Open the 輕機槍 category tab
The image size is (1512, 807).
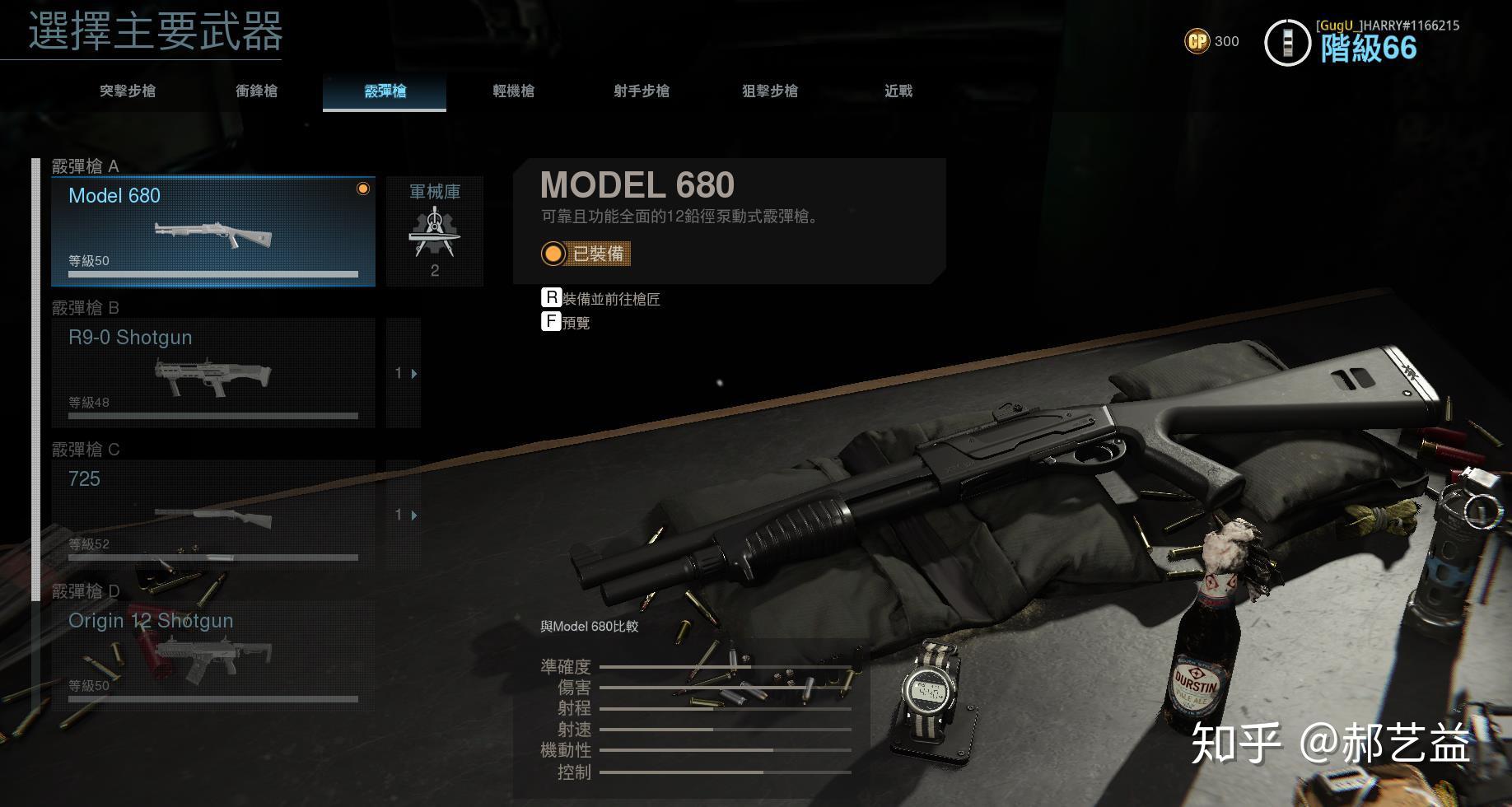512,91
